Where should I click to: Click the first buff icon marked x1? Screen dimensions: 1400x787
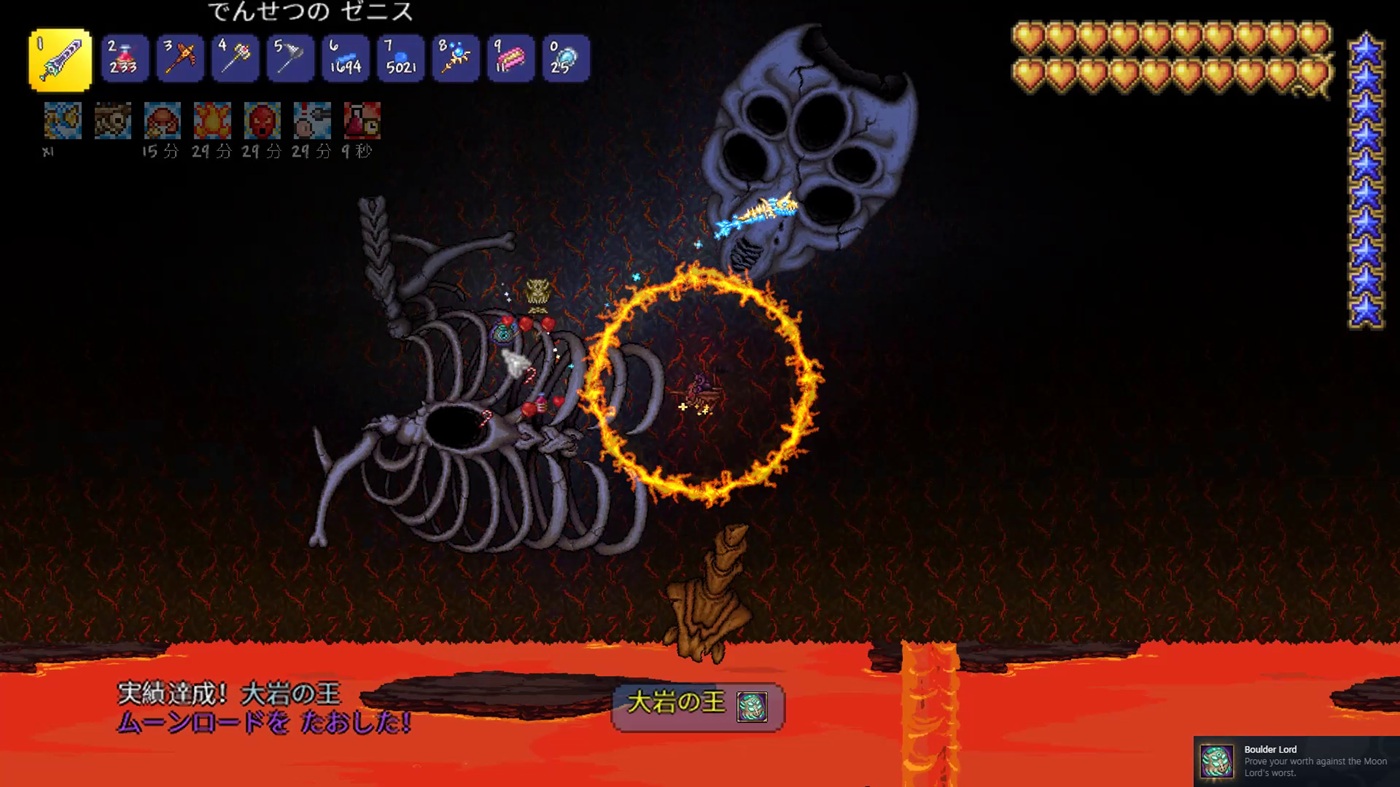[x=62, y=121]
